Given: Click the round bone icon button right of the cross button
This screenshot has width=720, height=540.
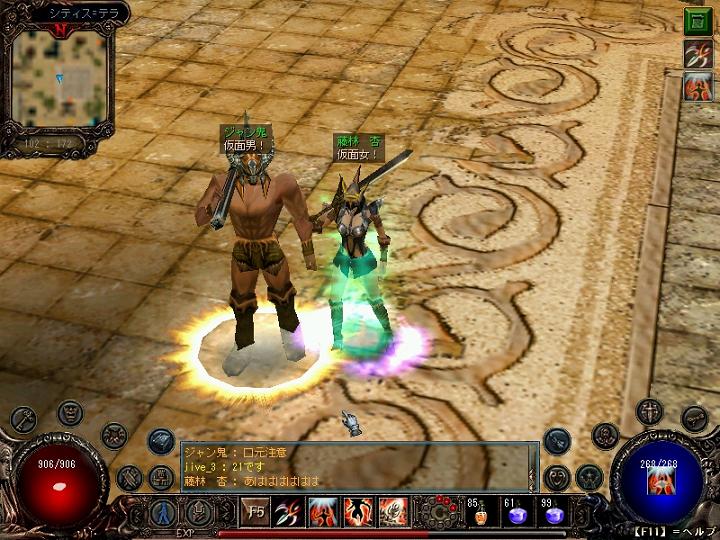Looking at the screenshot, I should [x=695, y=418].
